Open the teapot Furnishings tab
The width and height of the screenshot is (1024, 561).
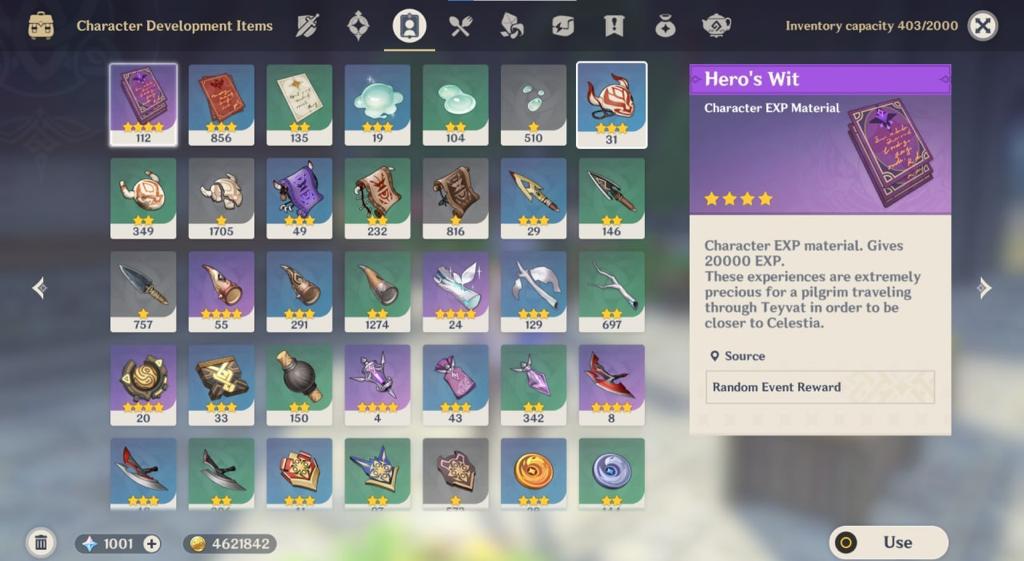(716, 26)
